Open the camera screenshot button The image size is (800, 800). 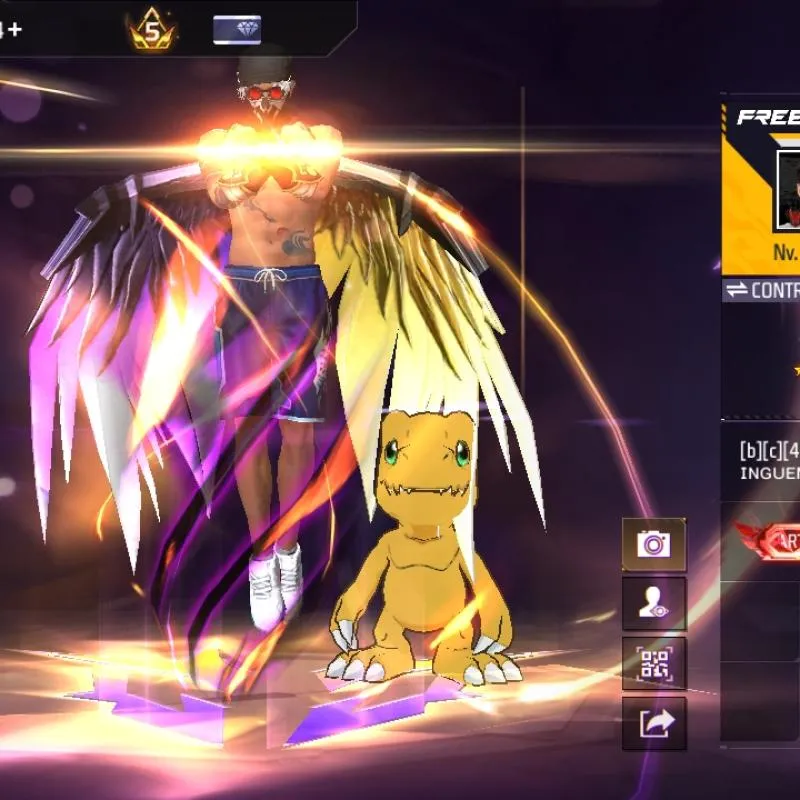point(654,545)
